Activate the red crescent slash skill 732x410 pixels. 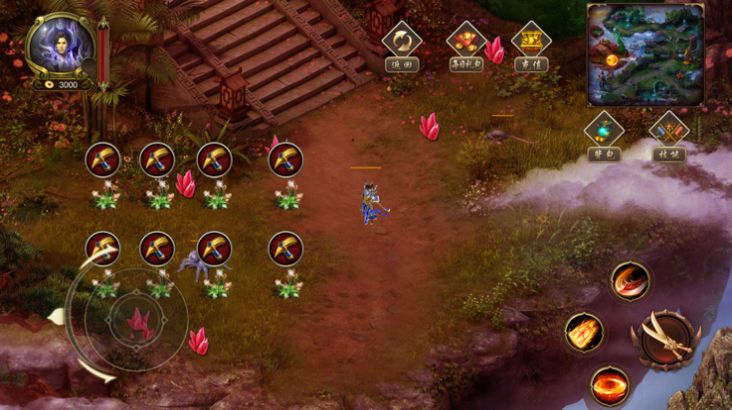click(630, 281)
